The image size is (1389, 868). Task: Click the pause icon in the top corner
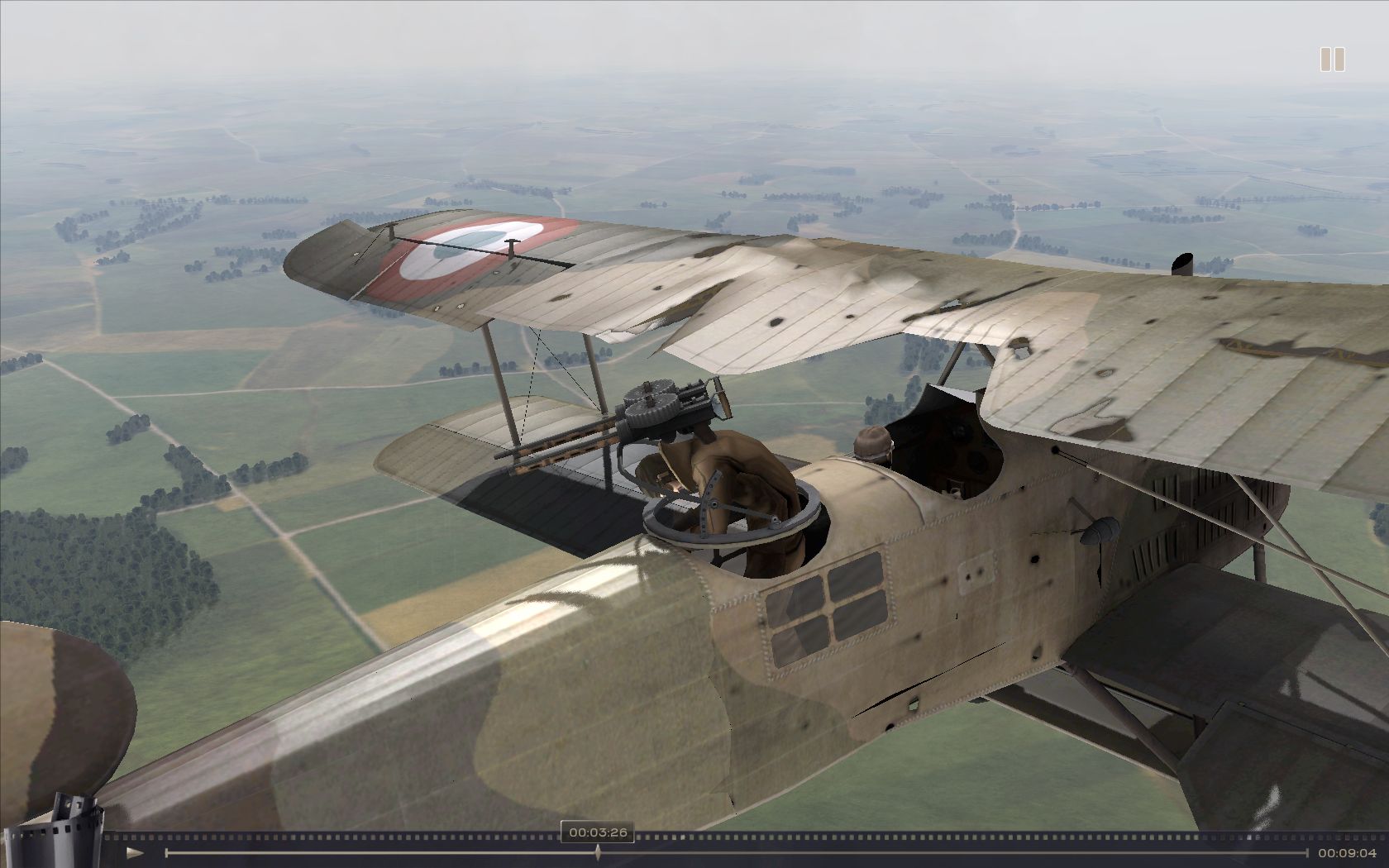coord(1331,60)
